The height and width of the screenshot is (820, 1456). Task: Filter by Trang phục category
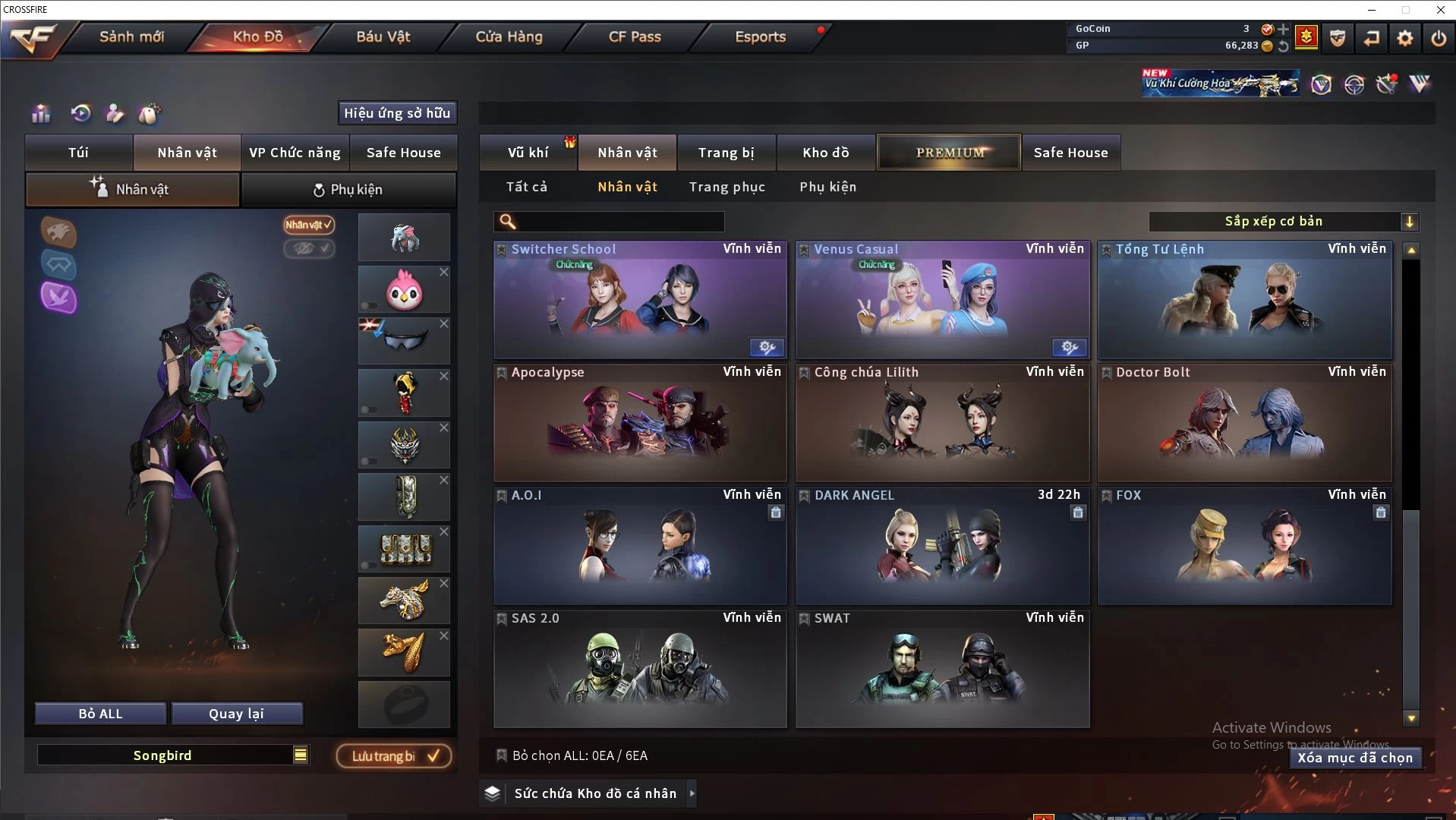726,187
